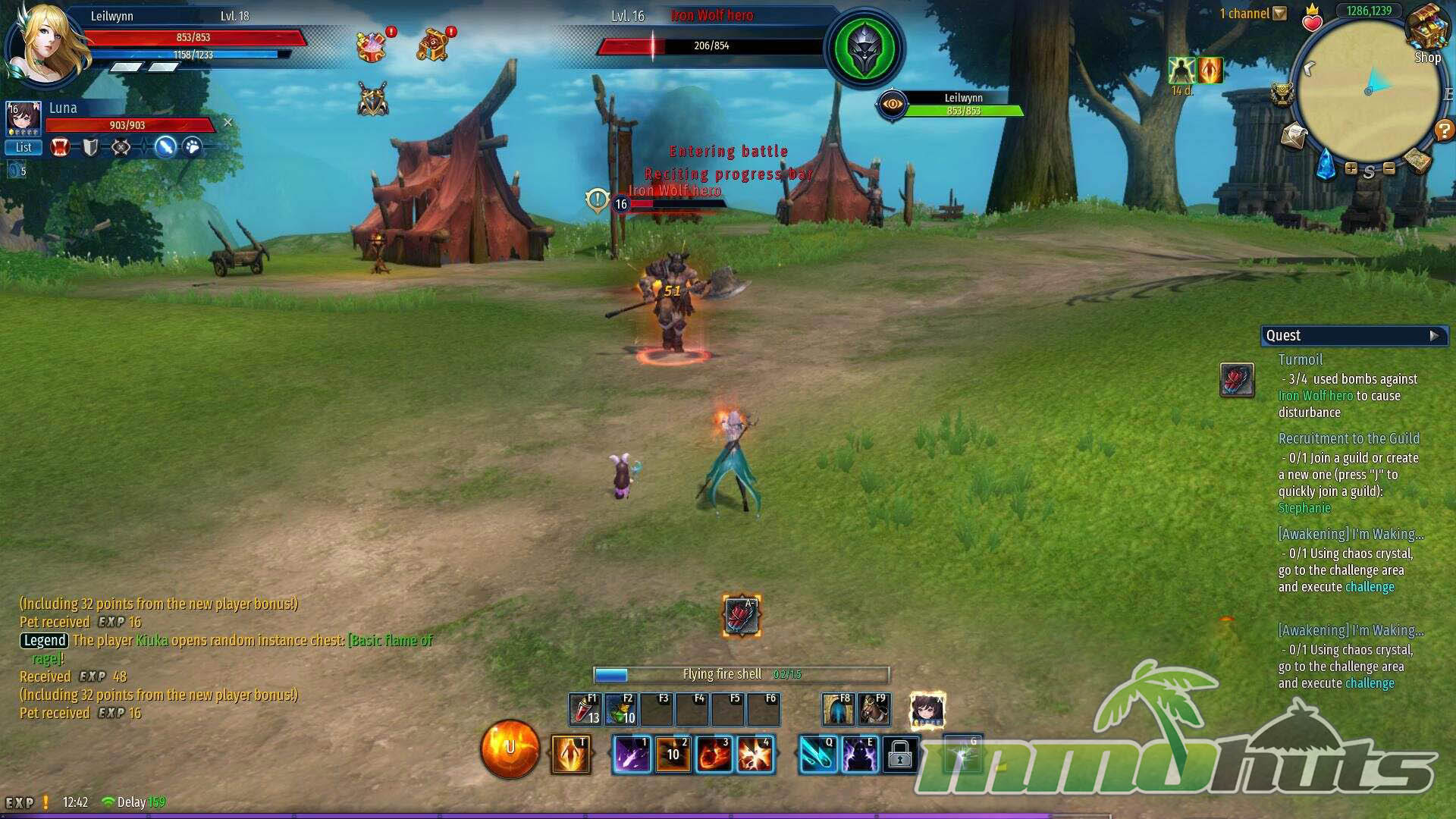Screen dimensions: 1456x819
Task: Activate the cyan comet skill on Q
Action: [817, 755]
